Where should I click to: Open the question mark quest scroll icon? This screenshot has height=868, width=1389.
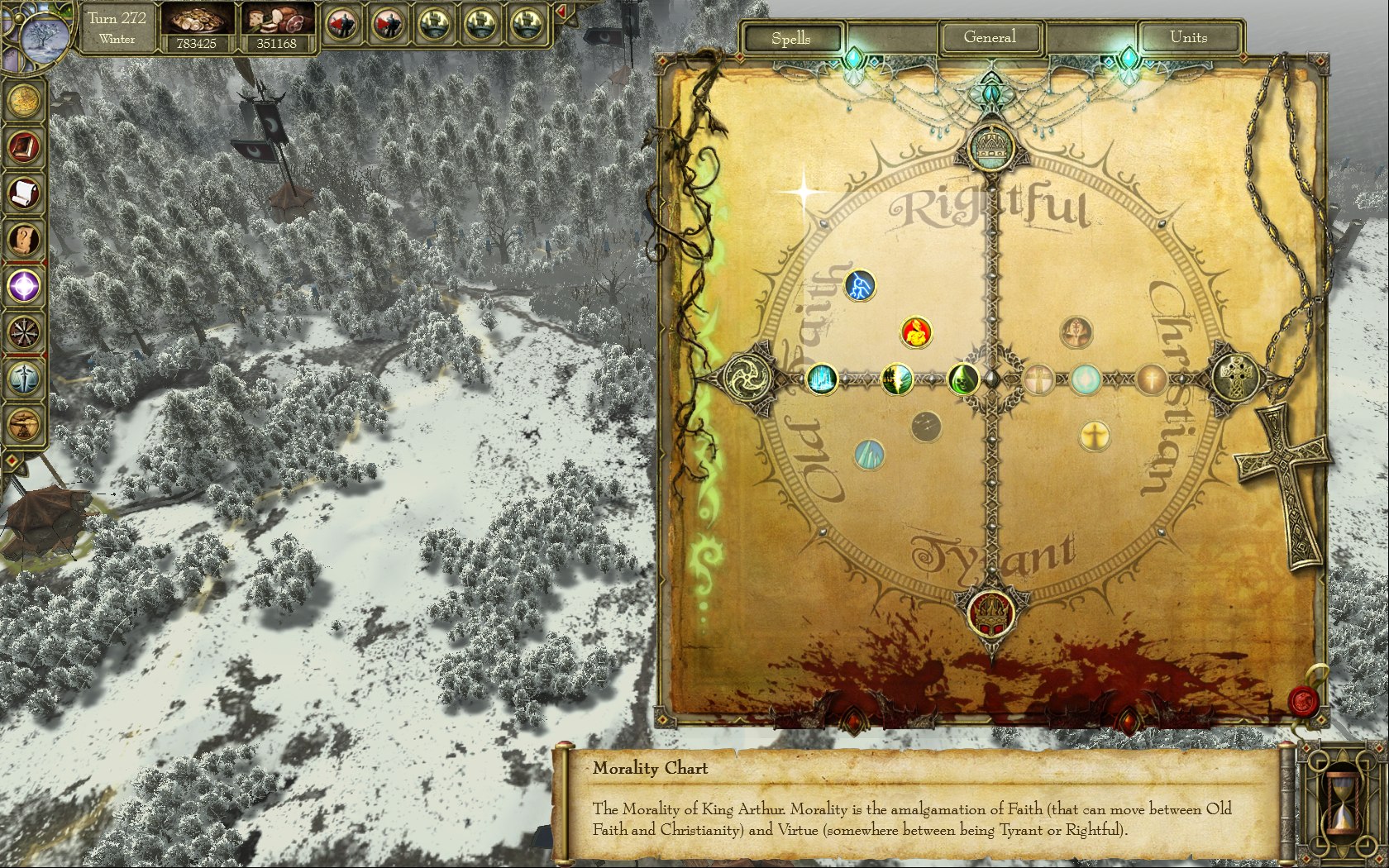point(24,240)
